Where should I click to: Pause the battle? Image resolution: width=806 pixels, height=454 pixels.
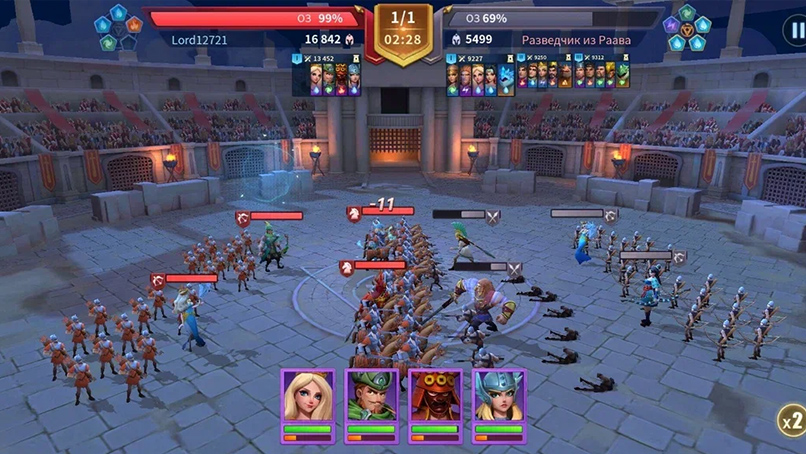tap(793, 30)
